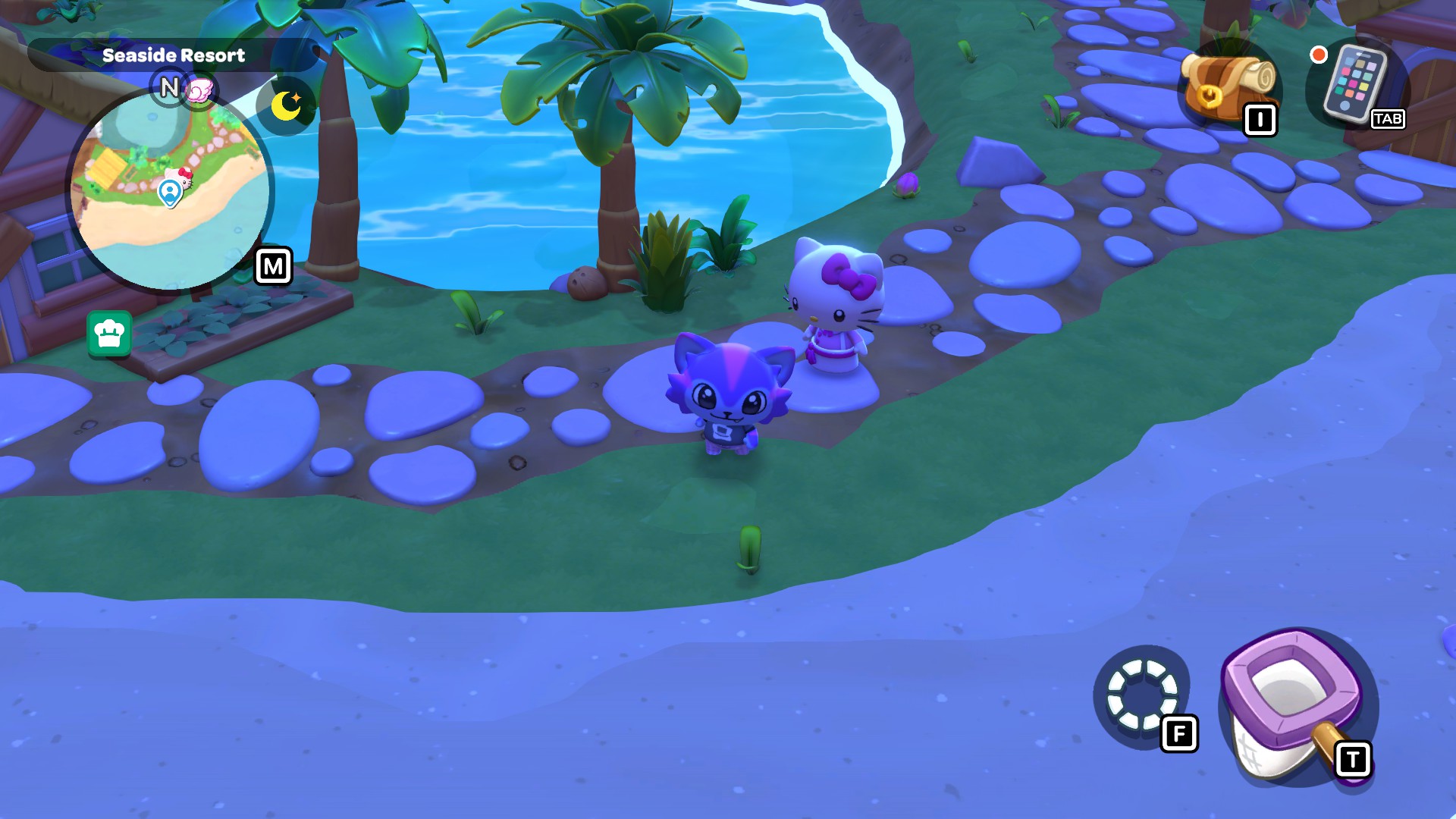Click the N compass marker on minimap

[168, 87]
